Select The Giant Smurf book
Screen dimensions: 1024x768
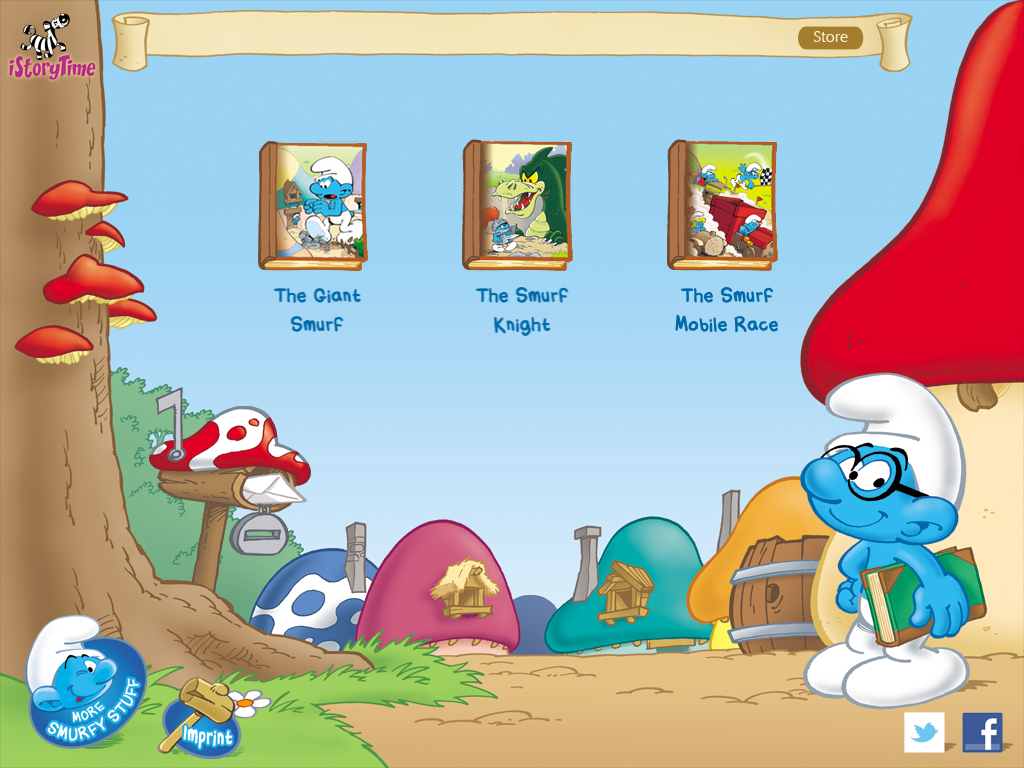tap(314, 206)
